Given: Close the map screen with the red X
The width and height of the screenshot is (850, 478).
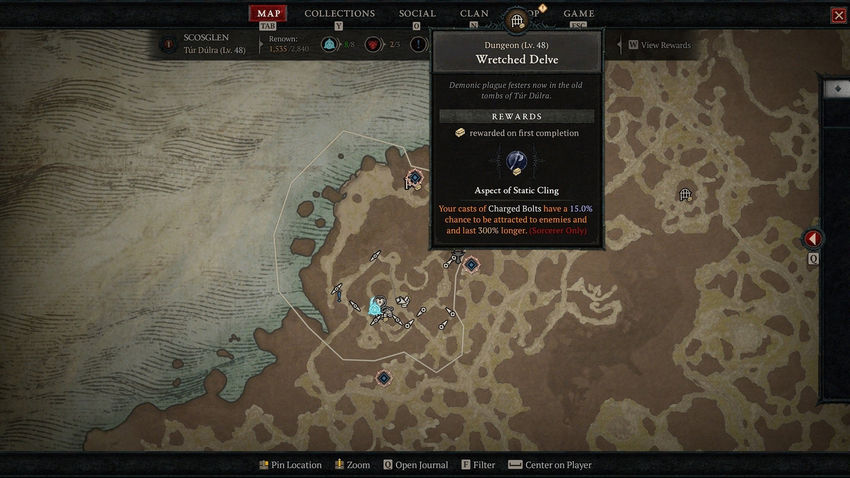Looking at the screenshot, I should (838, 15).
